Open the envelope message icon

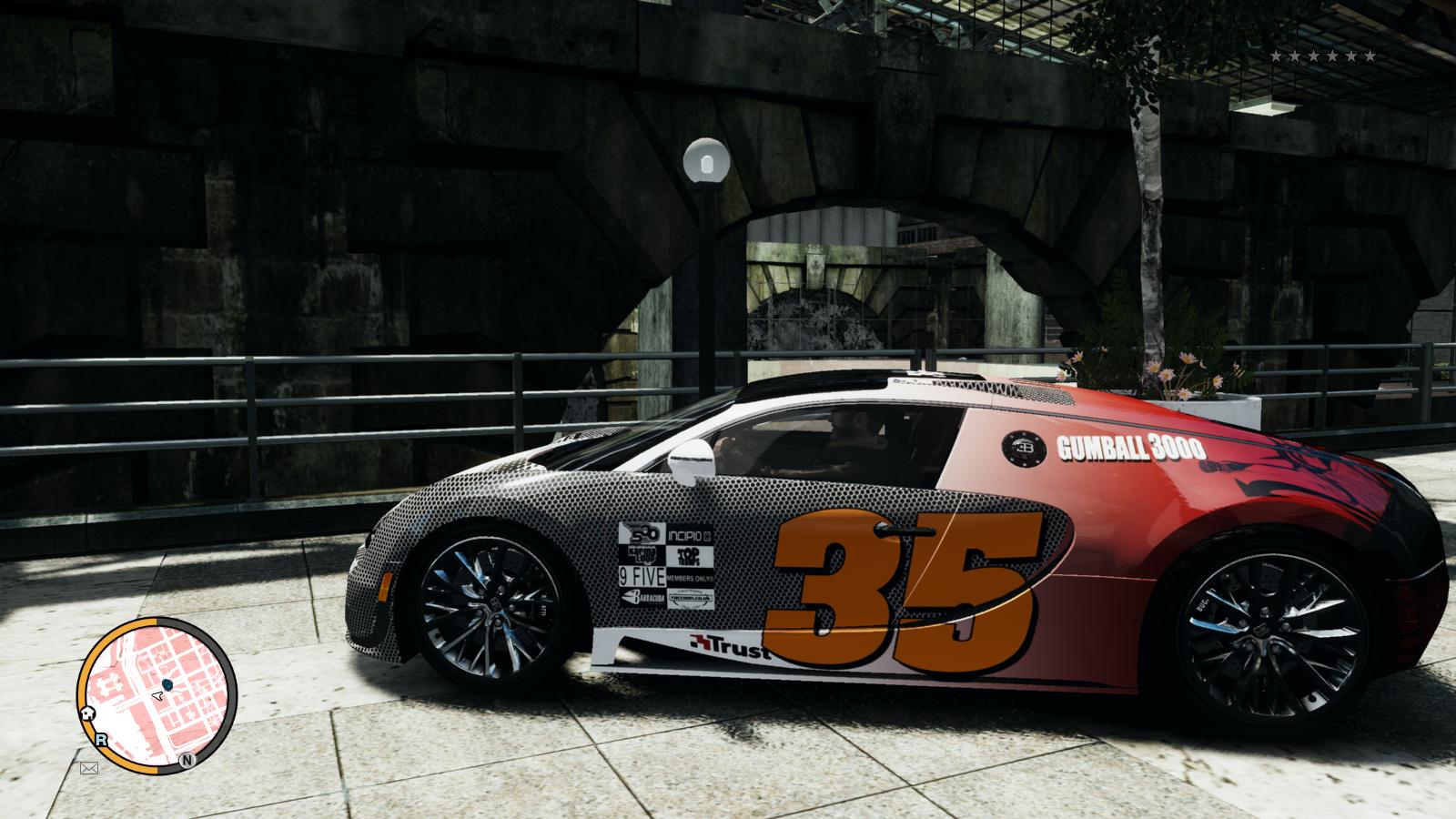(88, 768)
